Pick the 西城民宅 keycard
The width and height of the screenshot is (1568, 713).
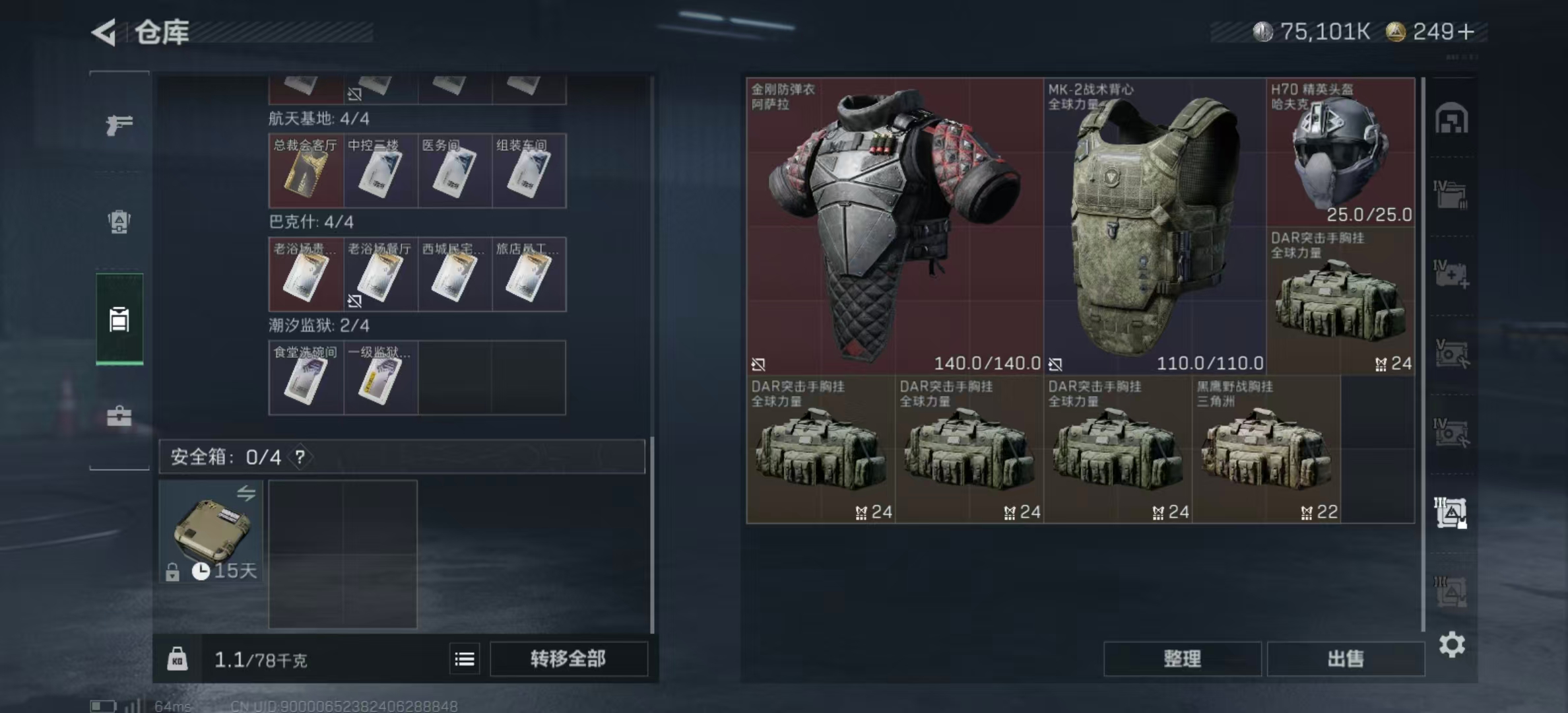[455, 275]
